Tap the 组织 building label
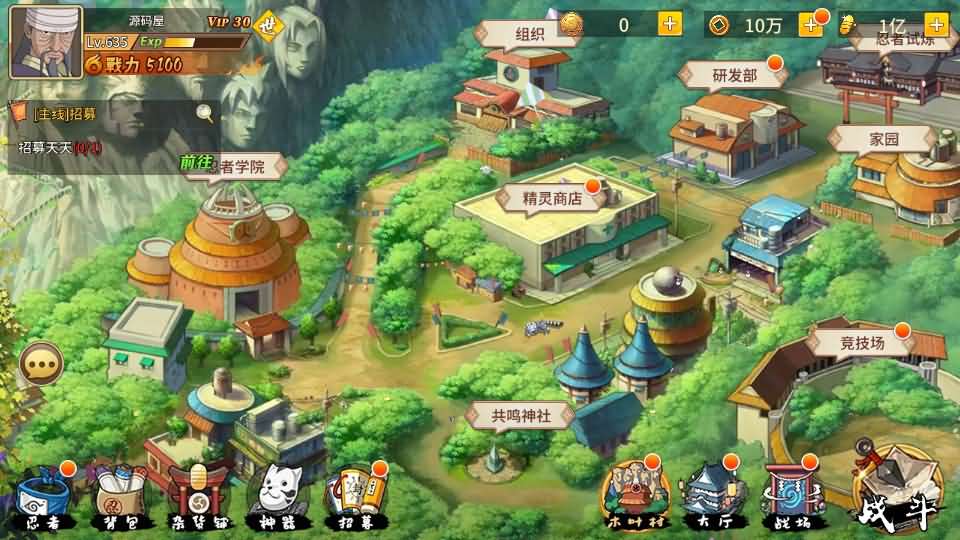960x540 pixels. (529, 33)
